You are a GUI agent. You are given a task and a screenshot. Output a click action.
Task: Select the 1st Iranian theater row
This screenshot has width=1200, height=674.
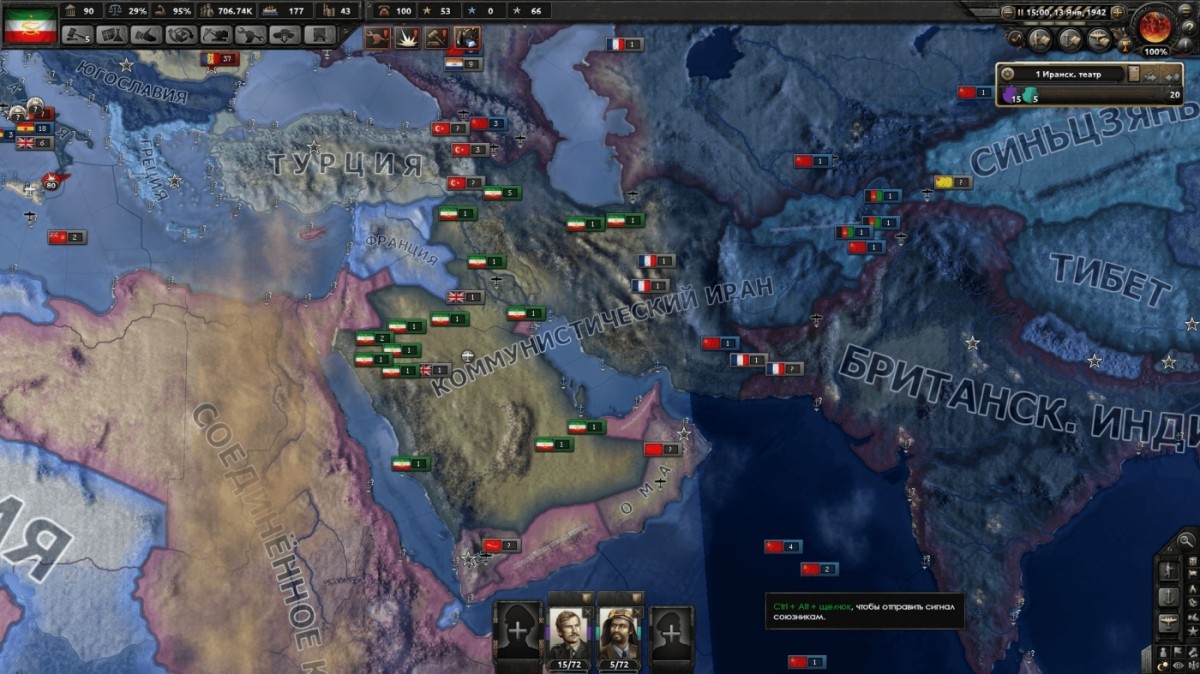[1060, 73]
